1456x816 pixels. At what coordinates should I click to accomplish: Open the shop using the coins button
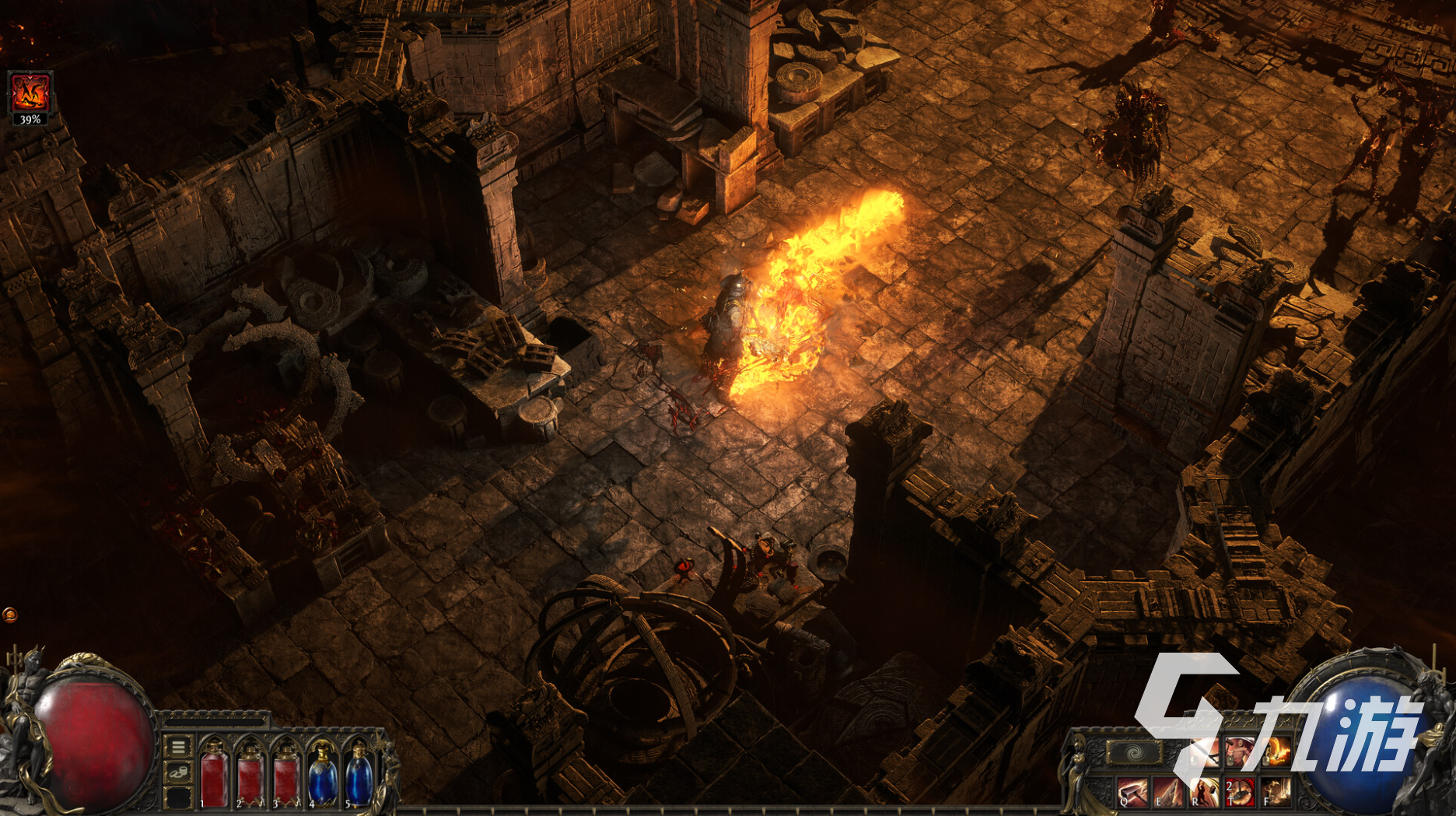178,772
